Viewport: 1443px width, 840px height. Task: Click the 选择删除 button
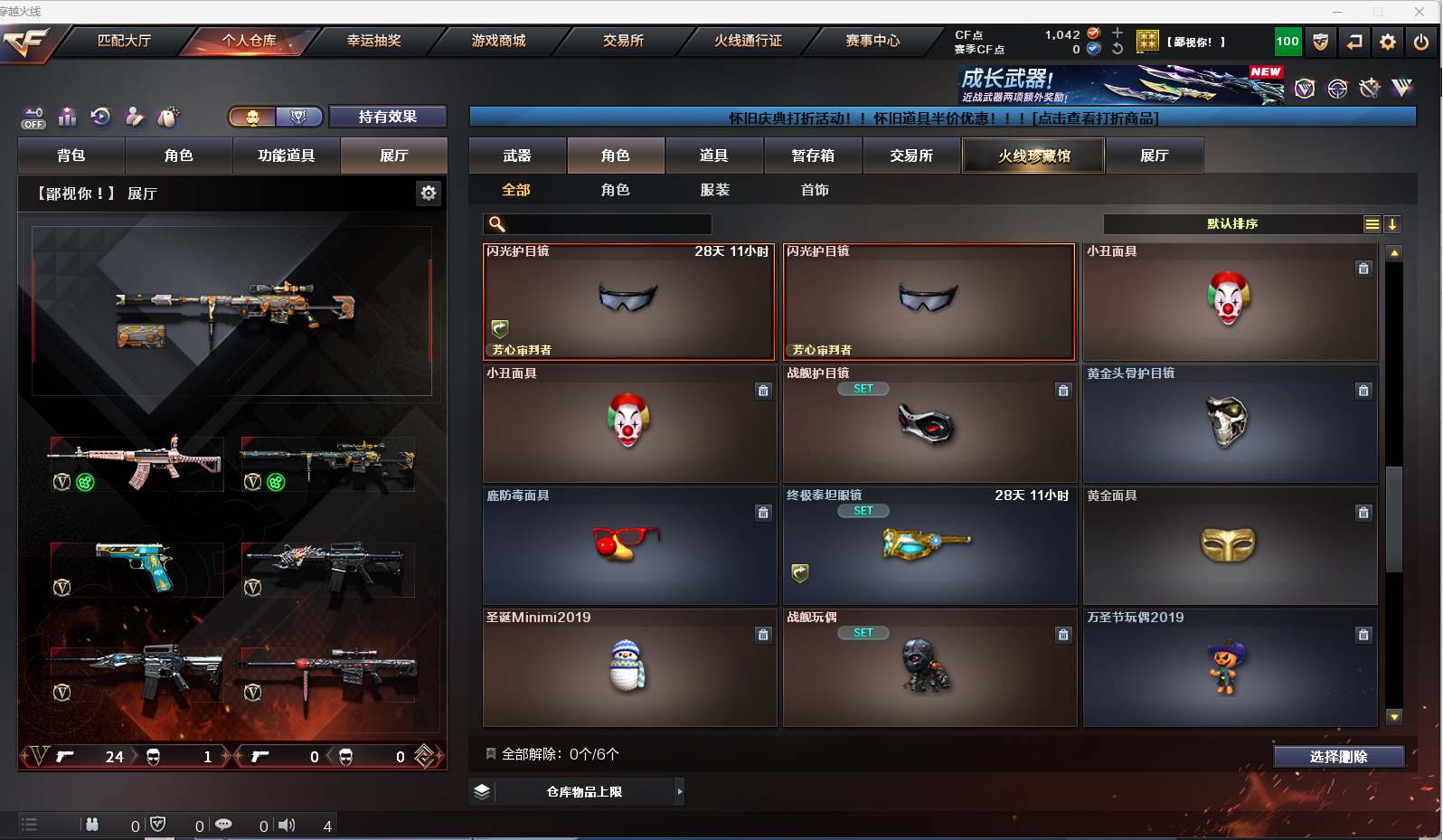coord(1338,757)
